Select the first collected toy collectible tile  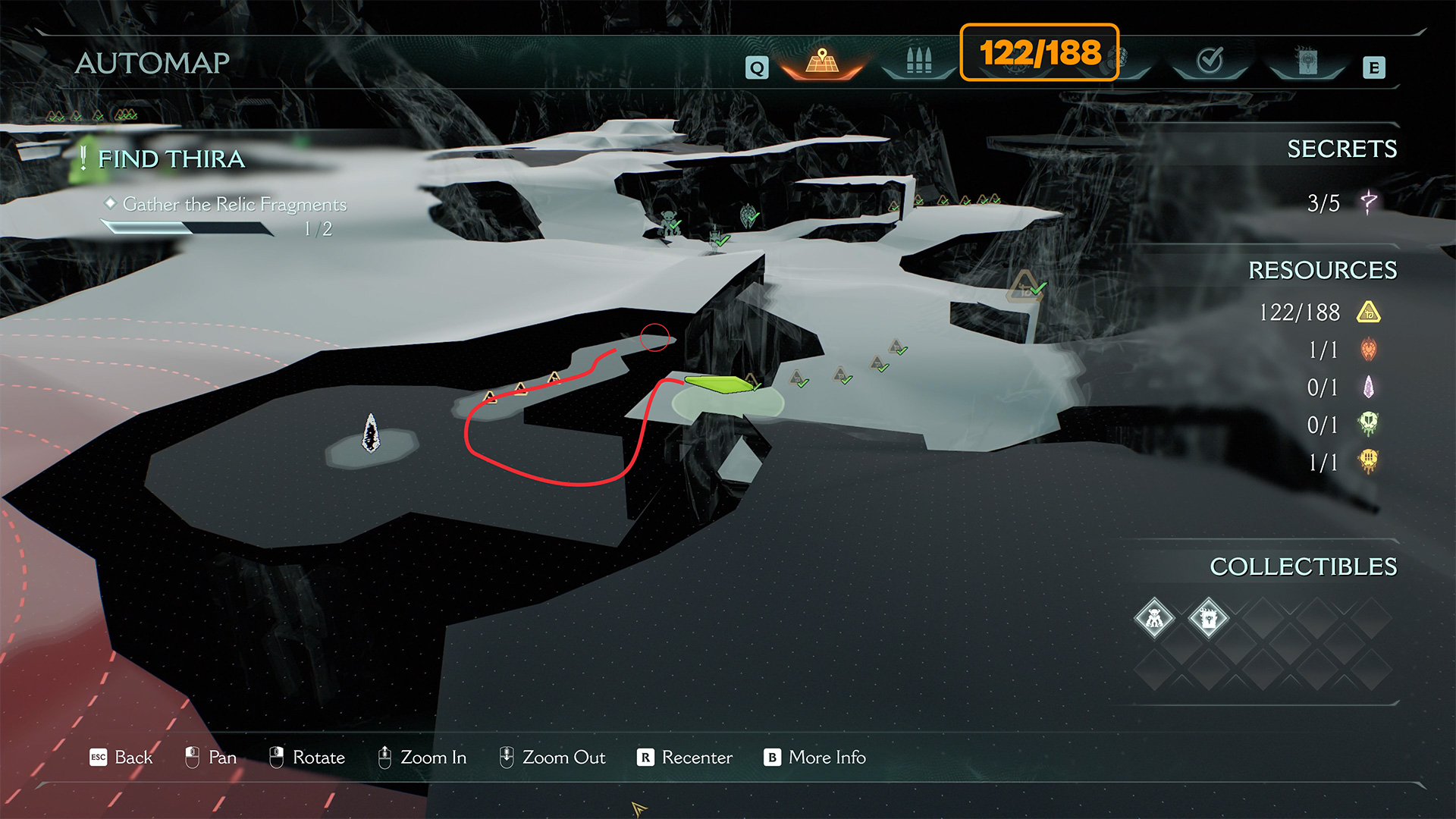[x=1154, y=619]
